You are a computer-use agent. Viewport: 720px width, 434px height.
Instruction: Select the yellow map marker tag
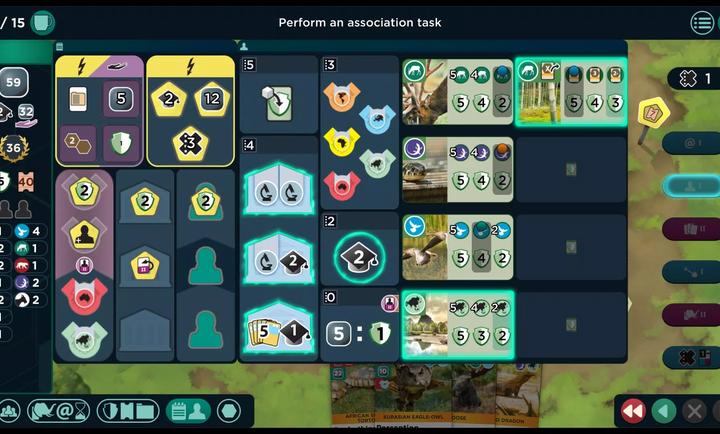(653, 112)
